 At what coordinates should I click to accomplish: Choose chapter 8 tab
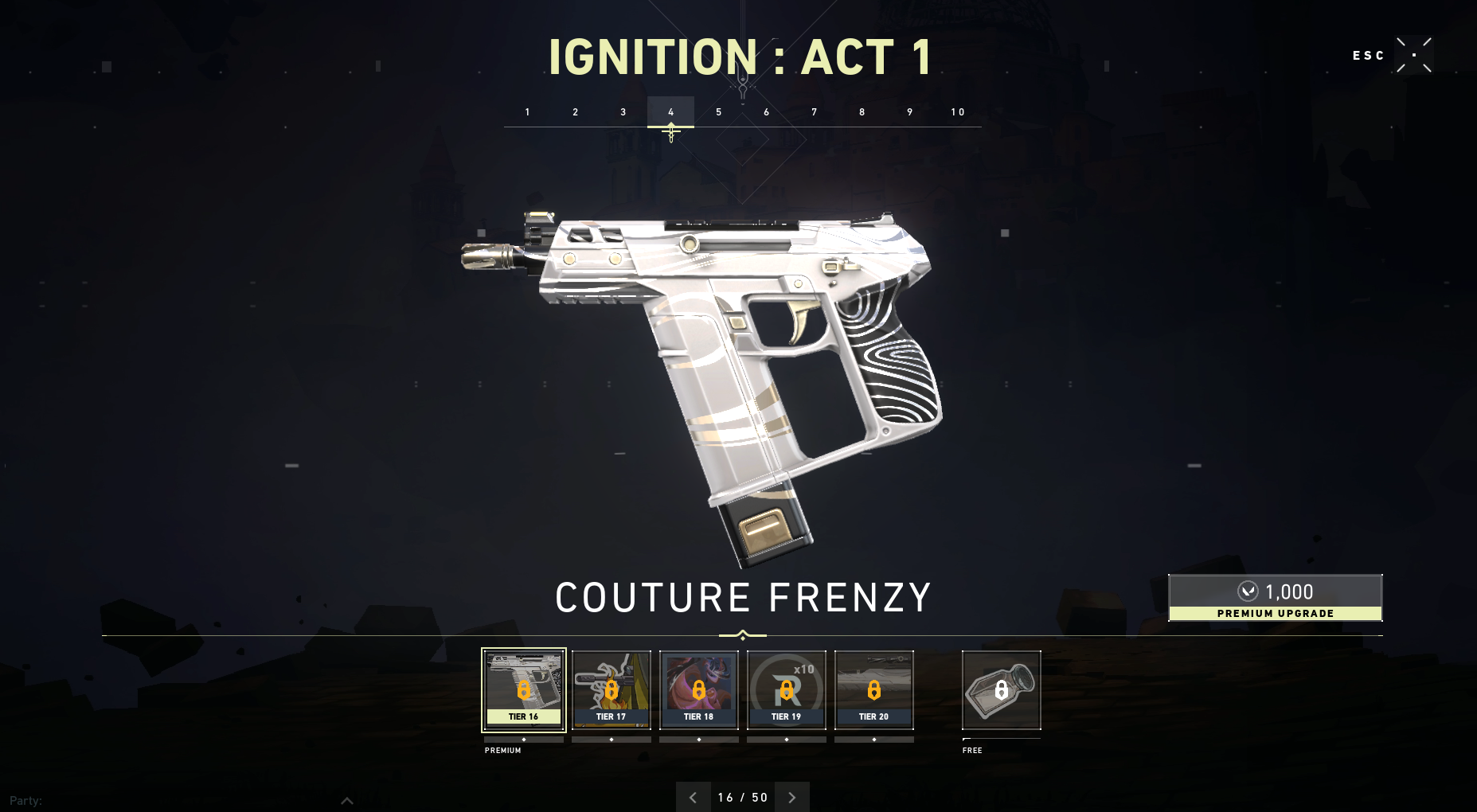click(862, 112)
